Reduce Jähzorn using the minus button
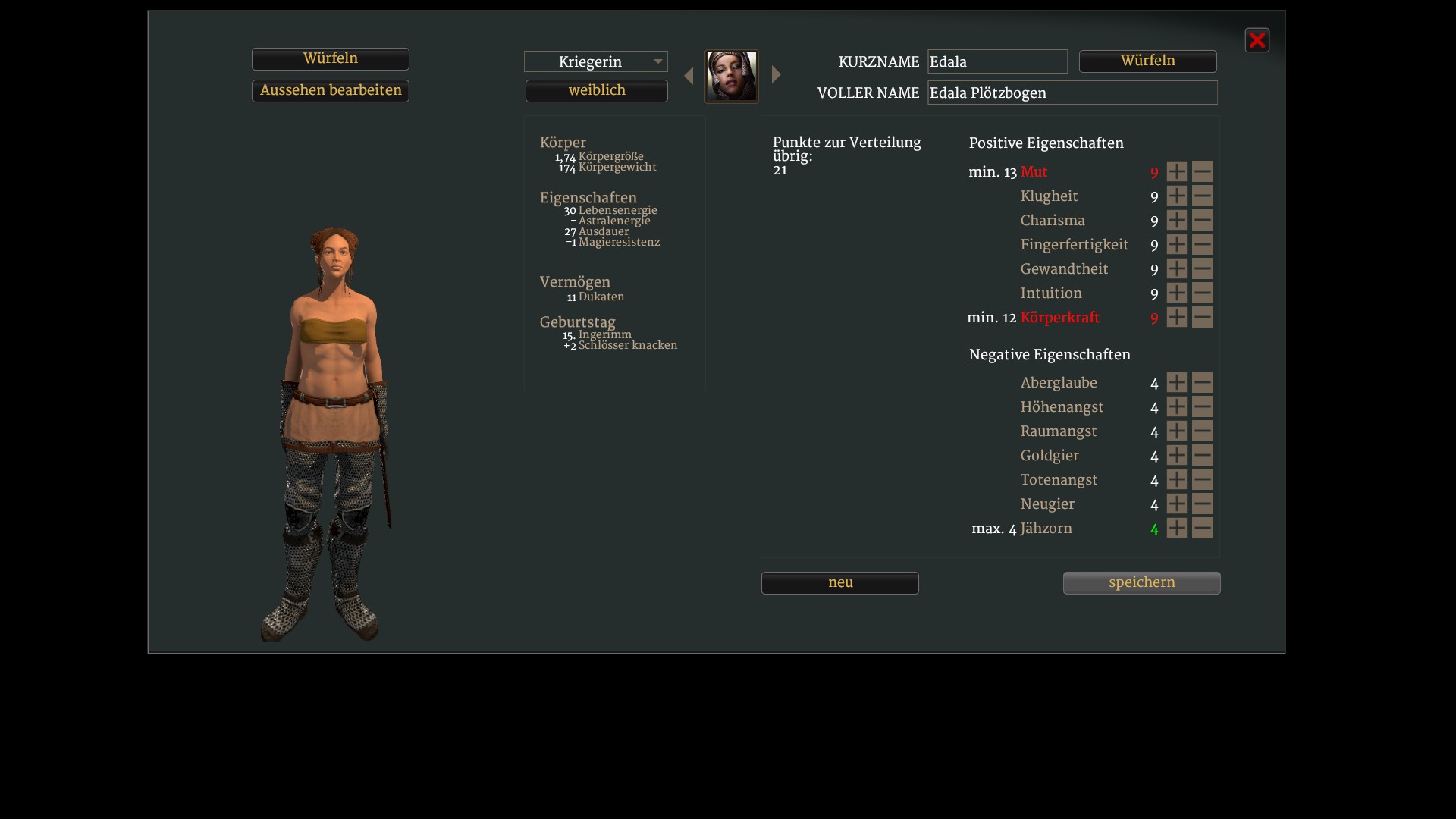This screenshot has width=1456, height=819. [1202, 529]
